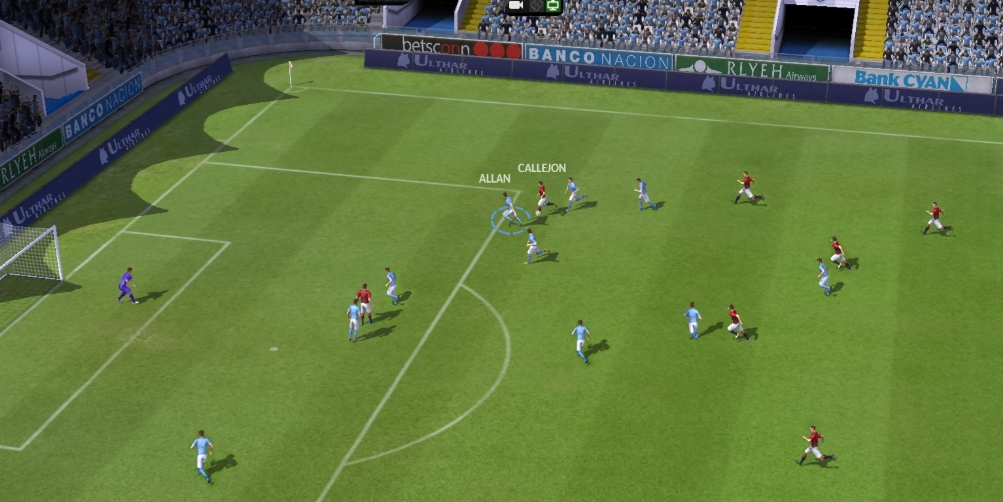Screen dimensions: 1003x502
Task: Toggle the diamond pitch overlay icon
Action: click(x=535, y=5)
